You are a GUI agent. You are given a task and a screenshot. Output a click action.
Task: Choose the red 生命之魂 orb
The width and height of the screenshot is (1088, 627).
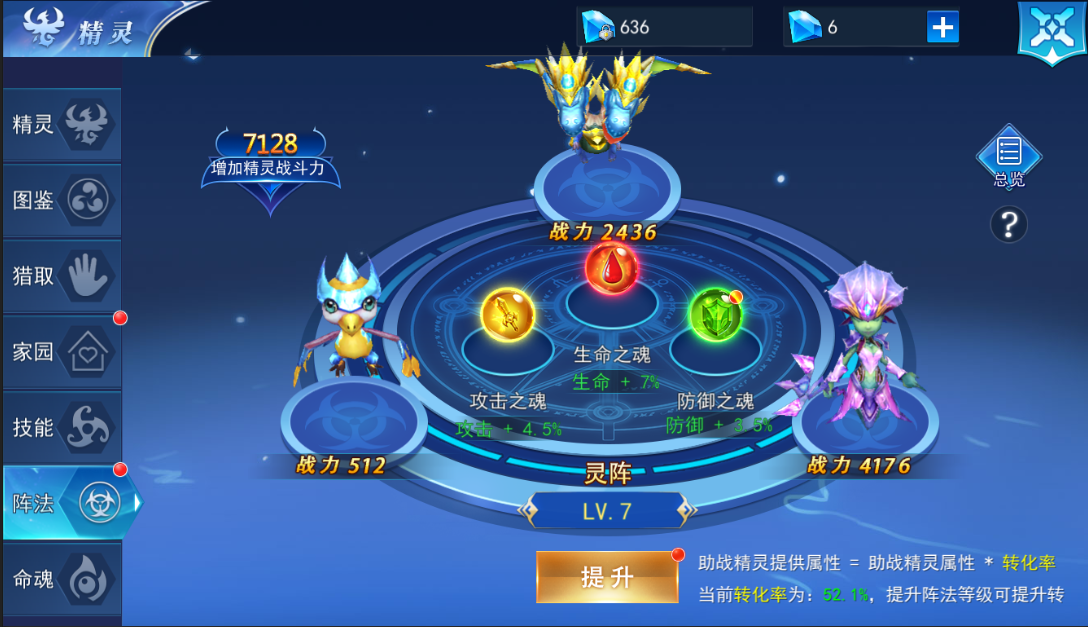point(612,268)
